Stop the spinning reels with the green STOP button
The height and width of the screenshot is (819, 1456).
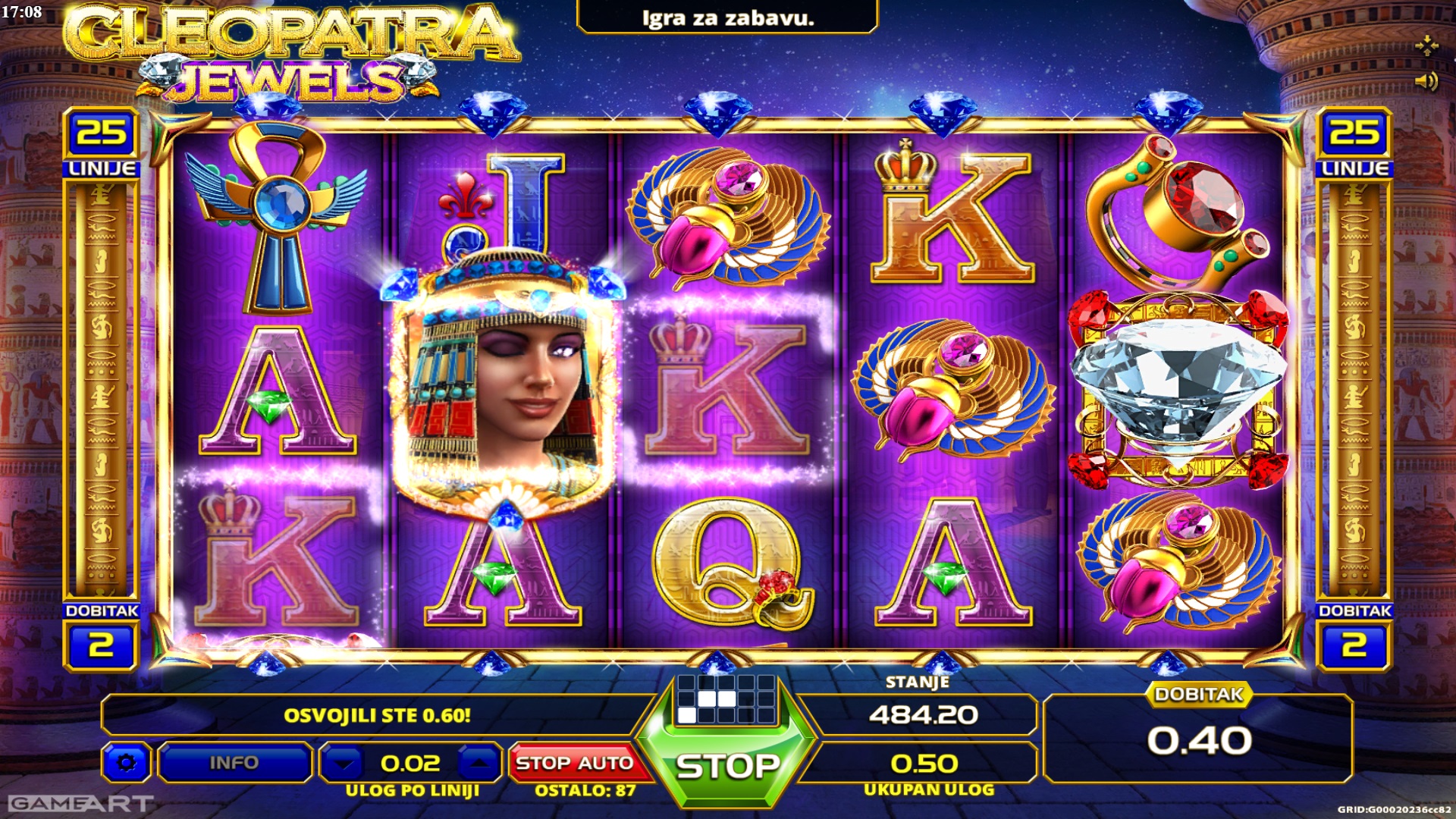click(x=726, y=766)
